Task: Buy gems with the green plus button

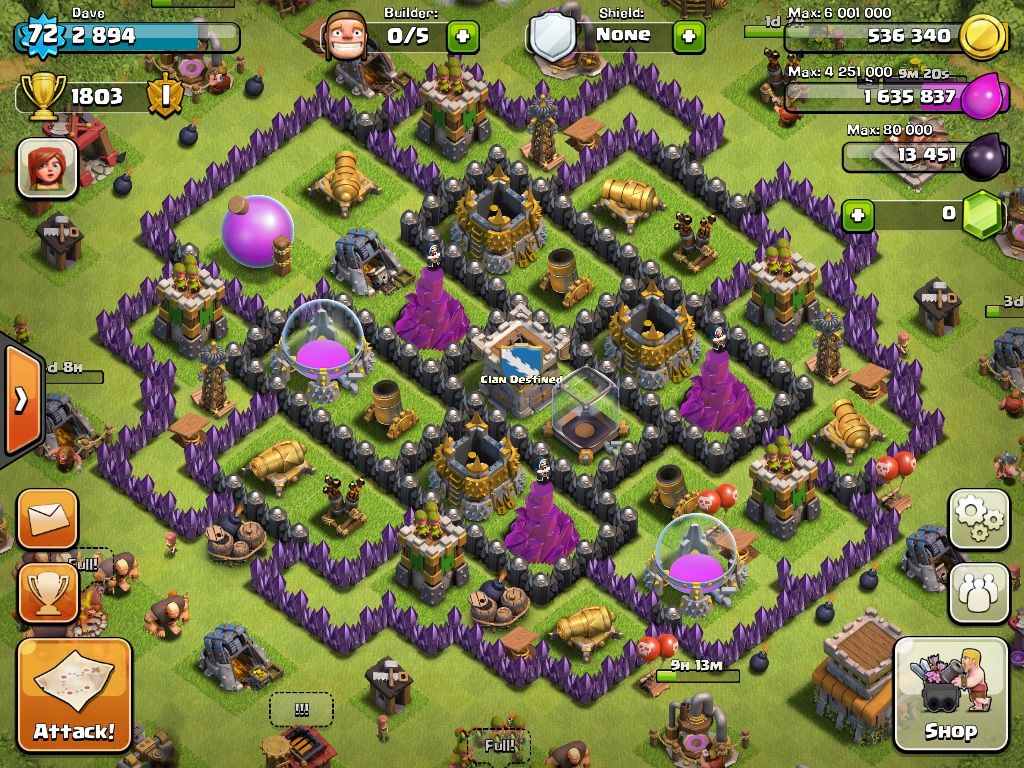Action: [x=857, y=213]
